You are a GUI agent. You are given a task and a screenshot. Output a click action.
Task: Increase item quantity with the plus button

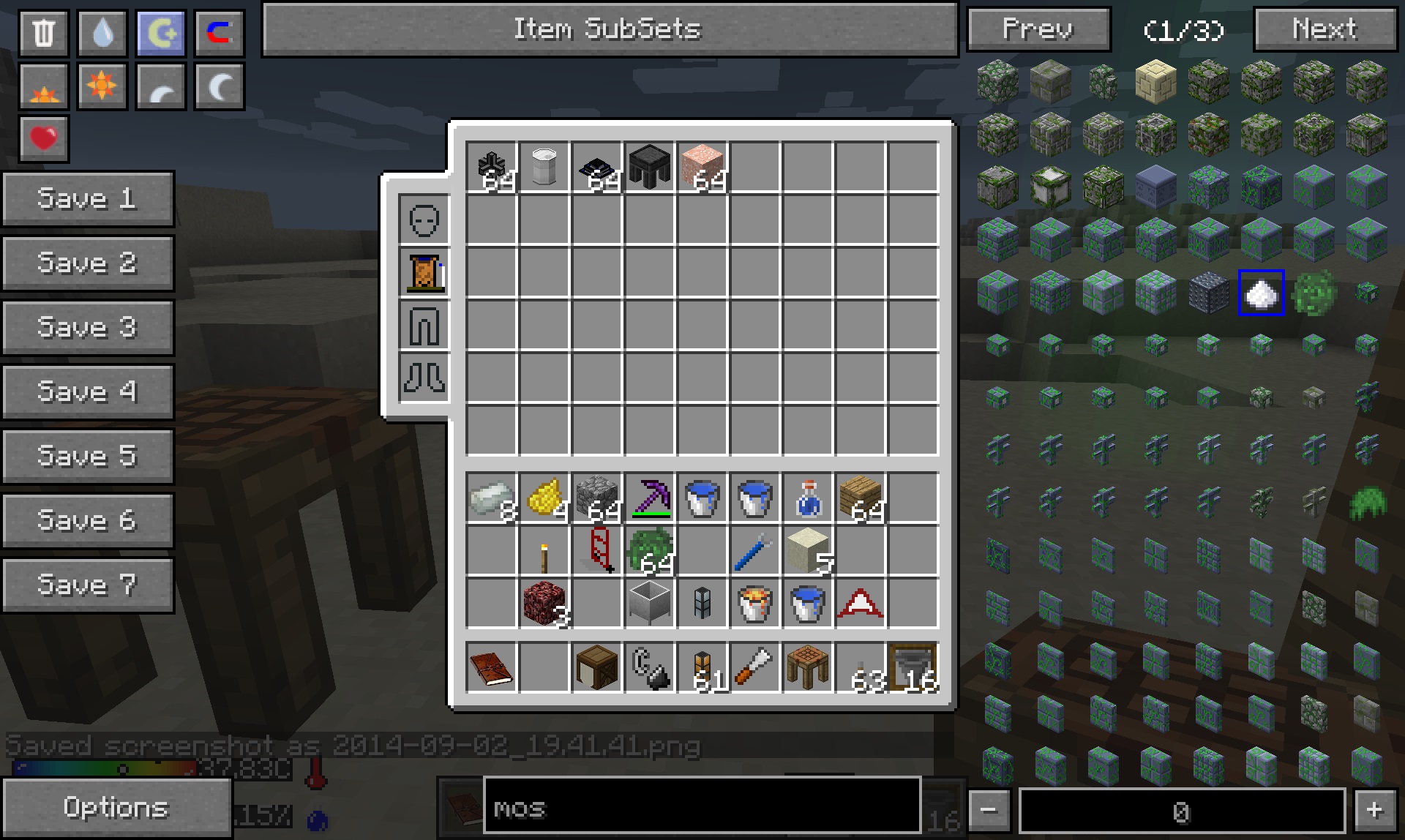pos(1374,810)
